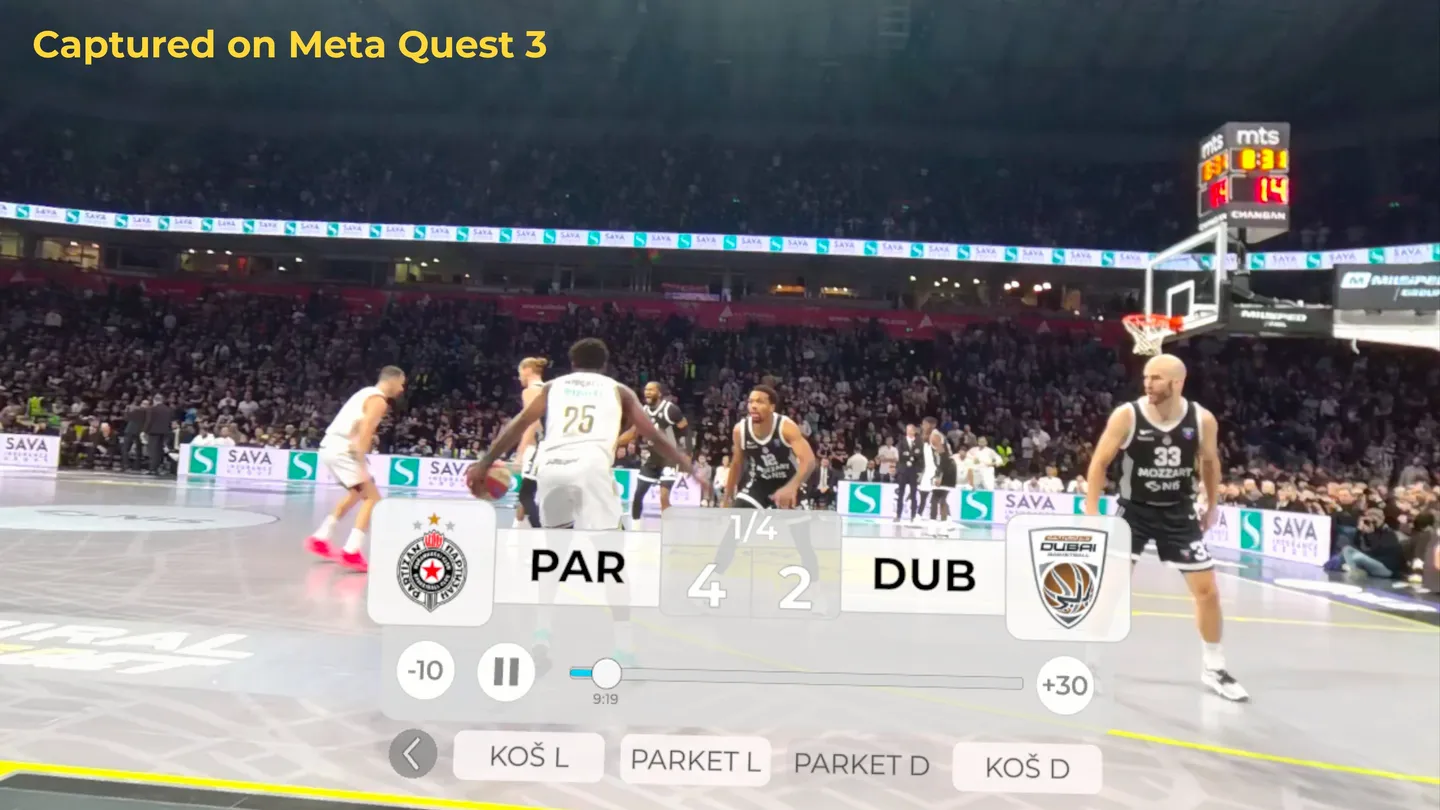
Task: Switch to the PARKET L camera view
Action: point(694,761)
